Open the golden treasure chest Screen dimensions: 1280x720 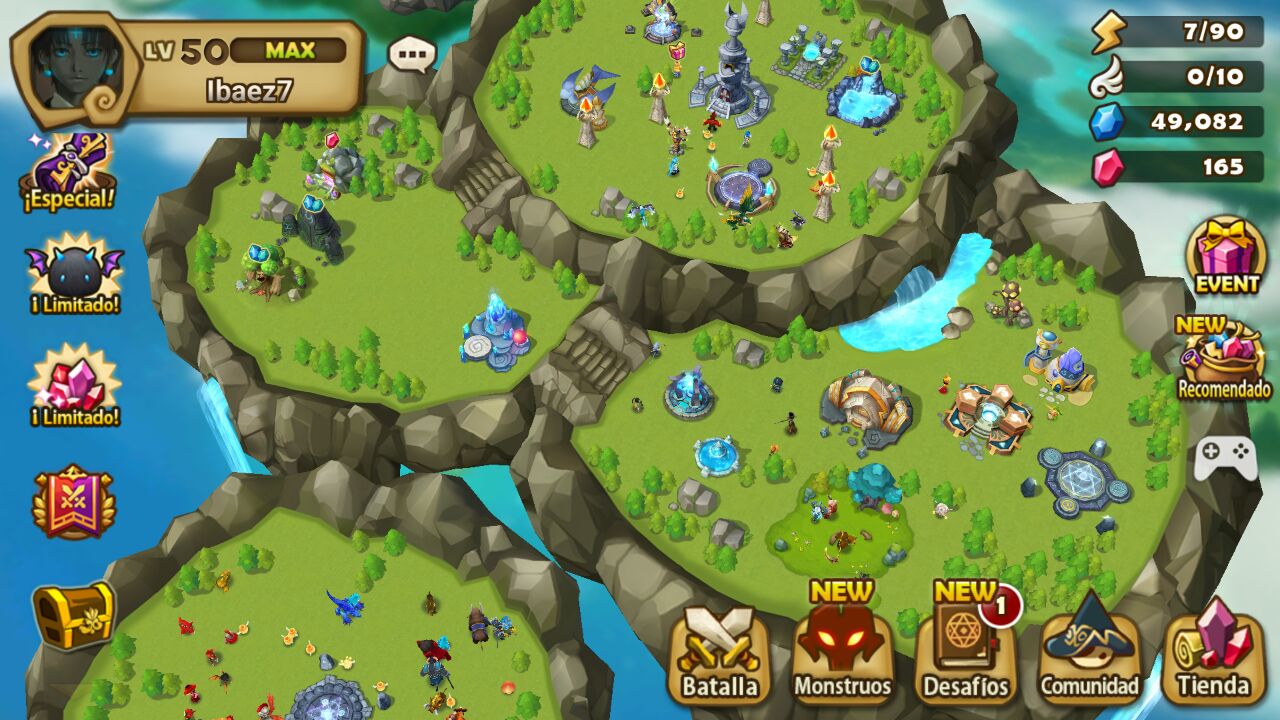pos(73,613)
